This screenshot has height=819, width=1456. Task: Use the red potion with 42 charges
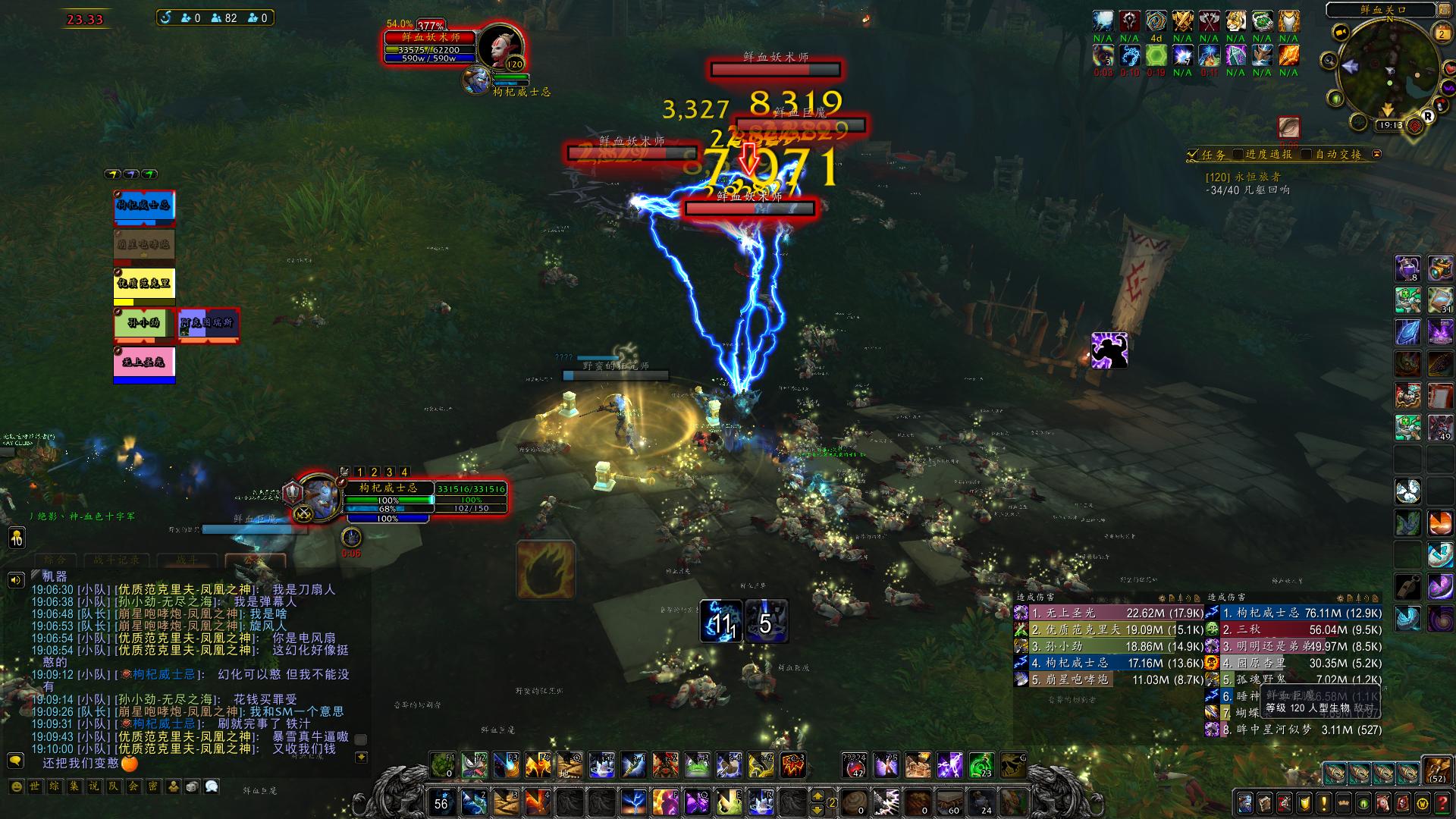(x=854, y=766)
